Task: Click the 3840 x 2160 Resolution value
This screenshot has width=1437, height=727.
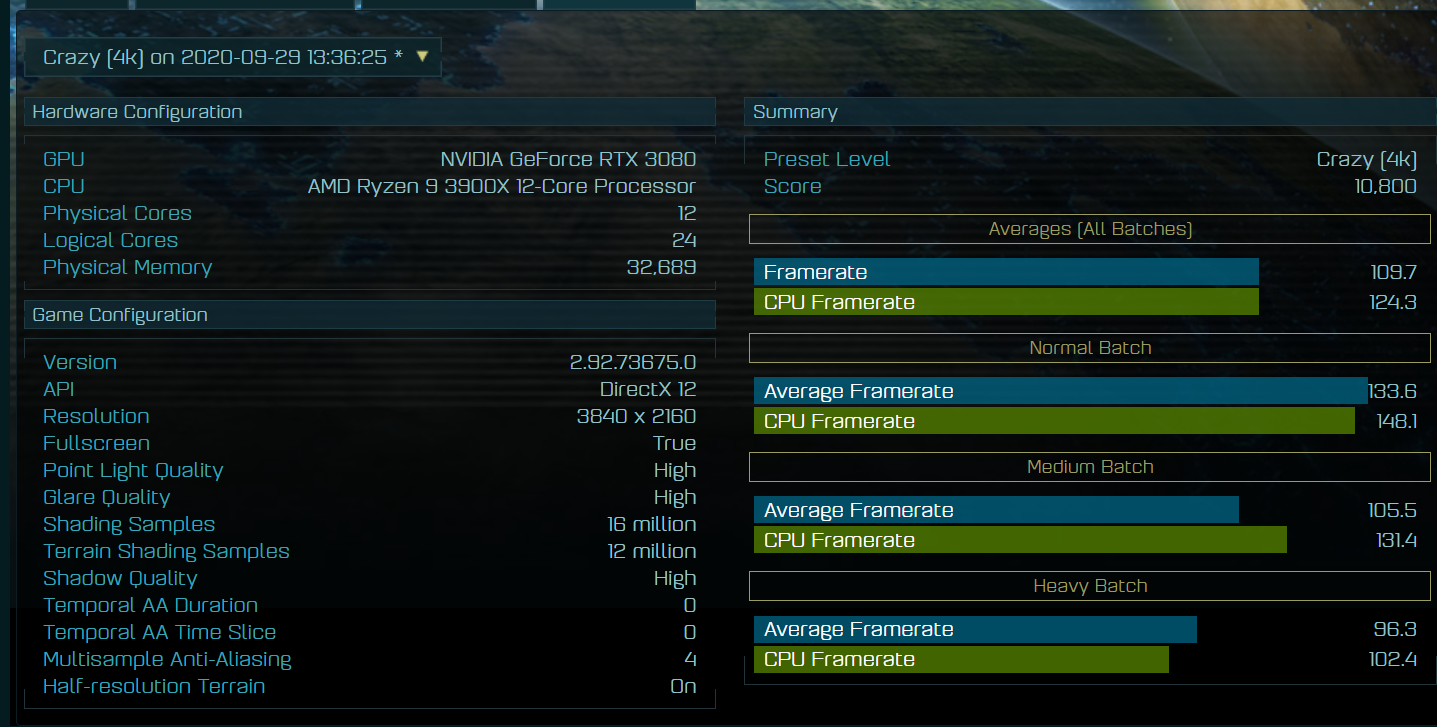Action: [x=636, y=416]
